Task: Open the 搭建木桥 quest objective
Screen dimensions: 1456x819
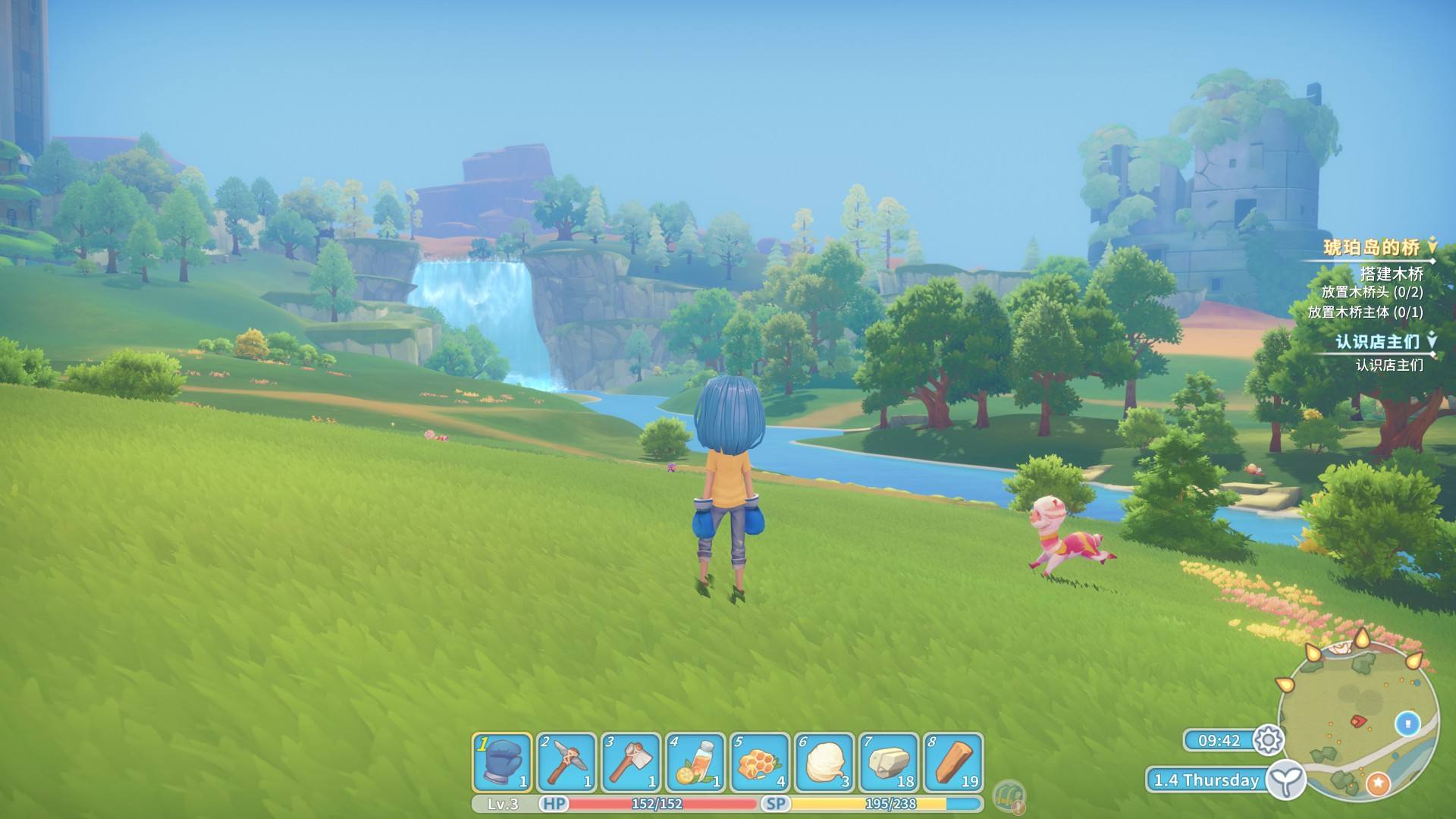Action: pyautogui.click(x=1392, y=274)
